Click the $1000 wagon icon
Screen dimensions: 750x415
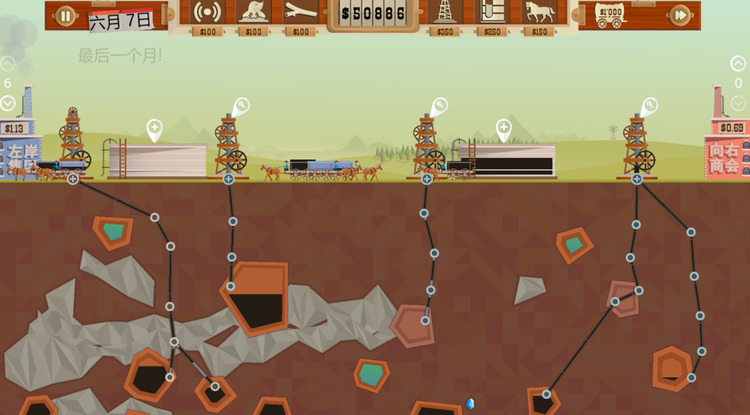[x=610, y=14]
